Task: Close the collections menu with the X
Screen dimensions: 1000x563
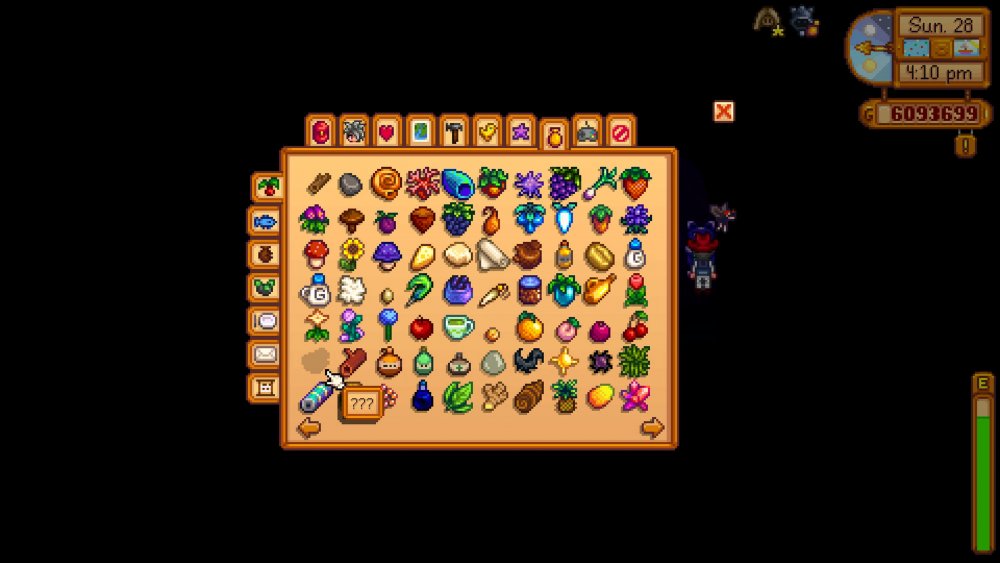Action: tap(723, 111)
